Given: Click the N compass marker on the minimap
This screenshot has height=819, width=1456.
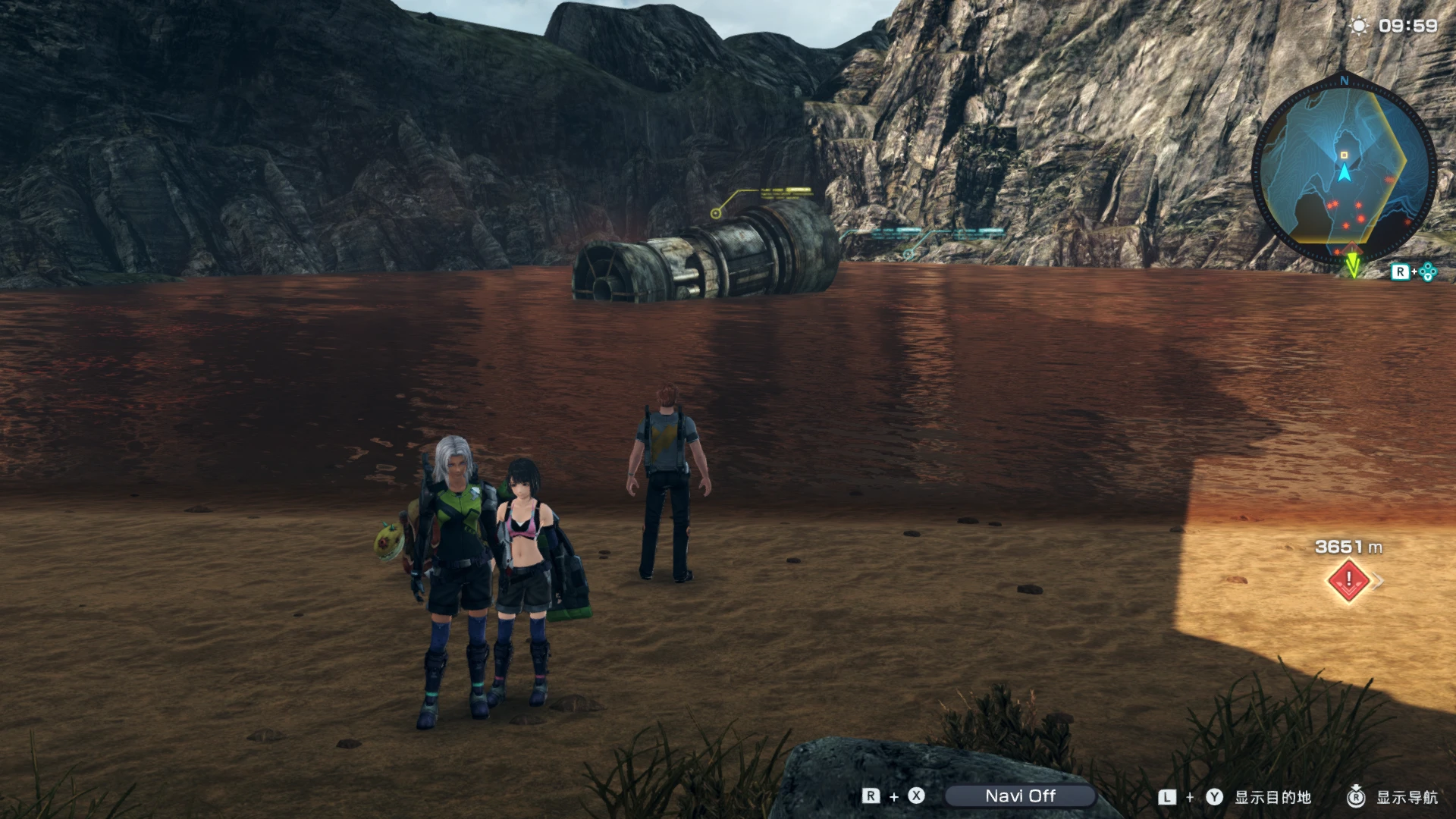Looking at the screenshot, I should click(x=1344, y=81).
